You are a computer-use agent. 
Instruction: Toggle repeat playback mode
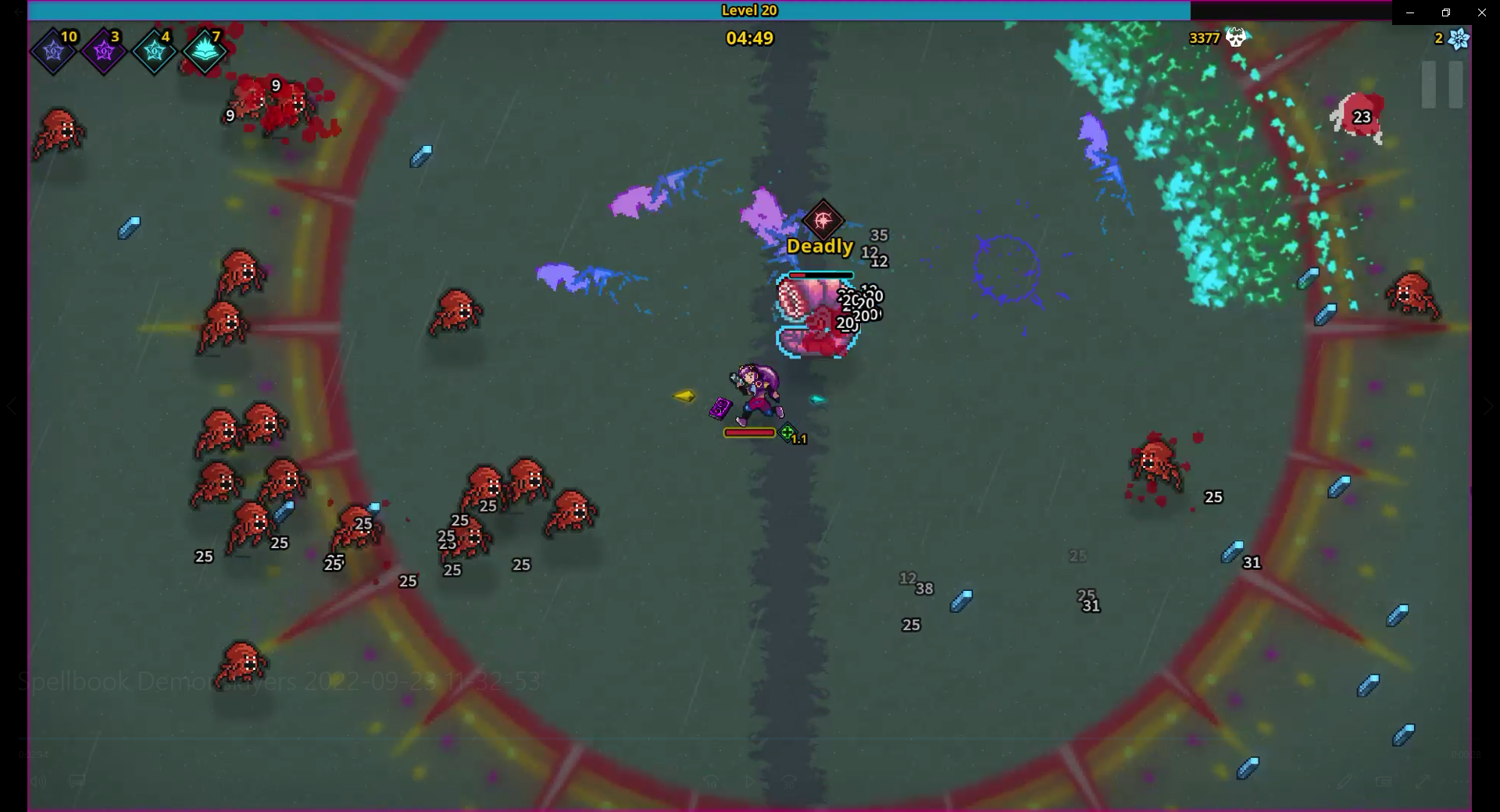click(788, 781)
